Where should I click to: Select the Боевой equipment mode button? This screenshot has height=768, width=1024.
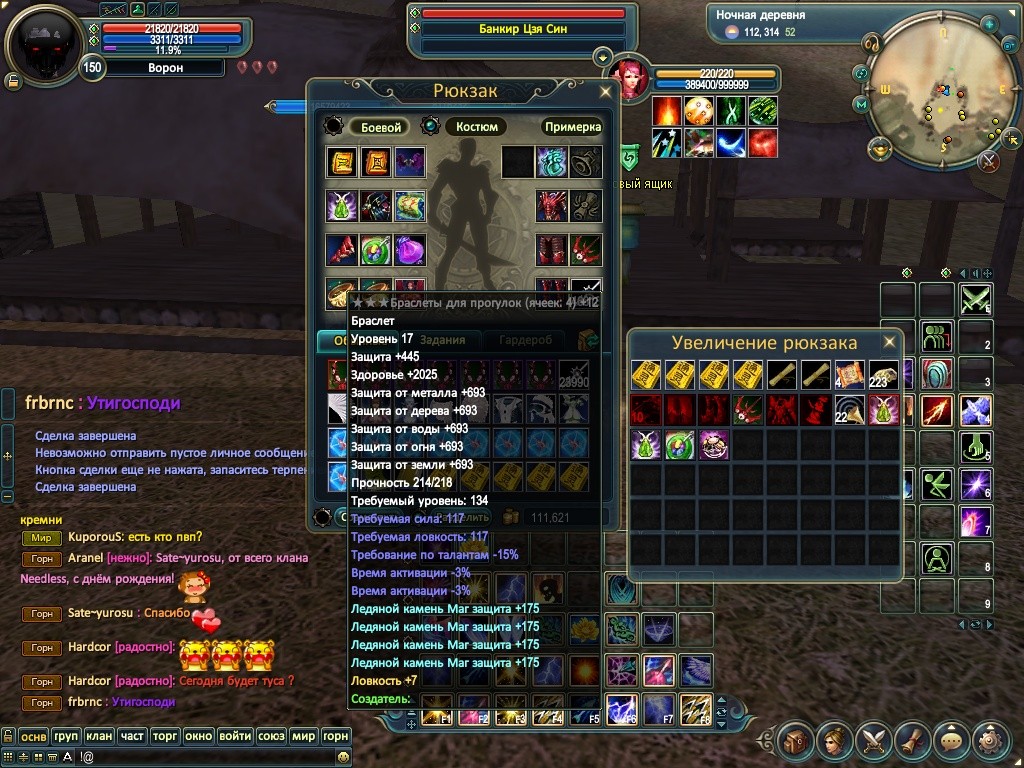coord(380,127)
